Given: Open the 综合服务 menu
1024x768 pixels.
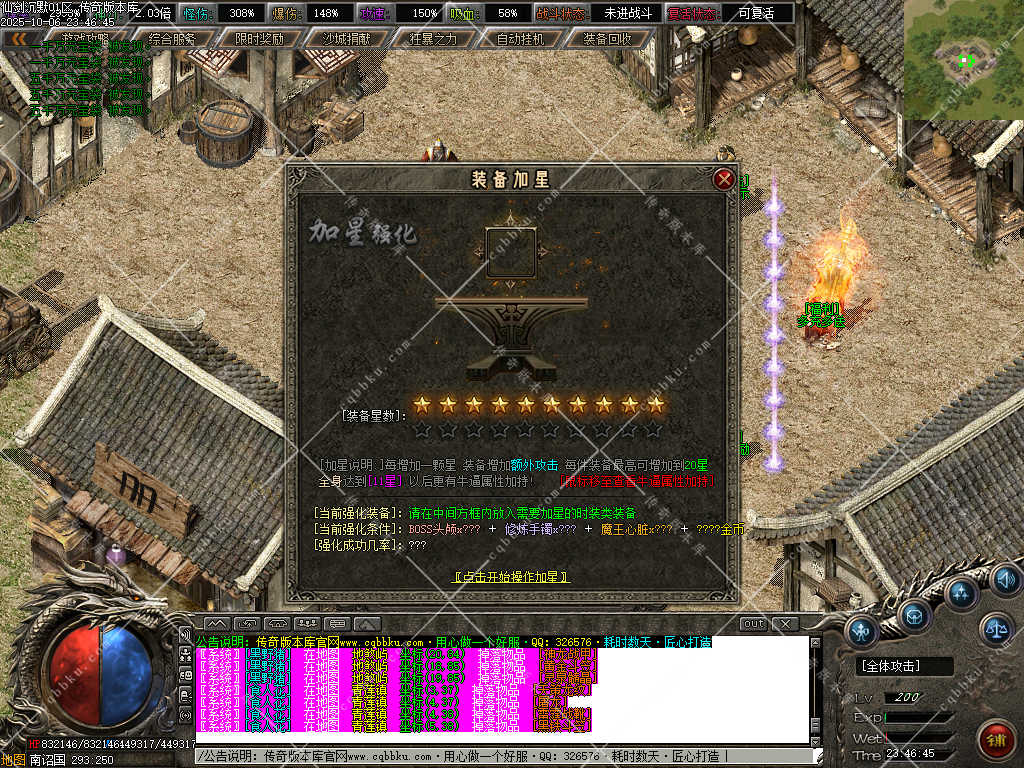Looking at the screenshot, I should coord(171,39).
